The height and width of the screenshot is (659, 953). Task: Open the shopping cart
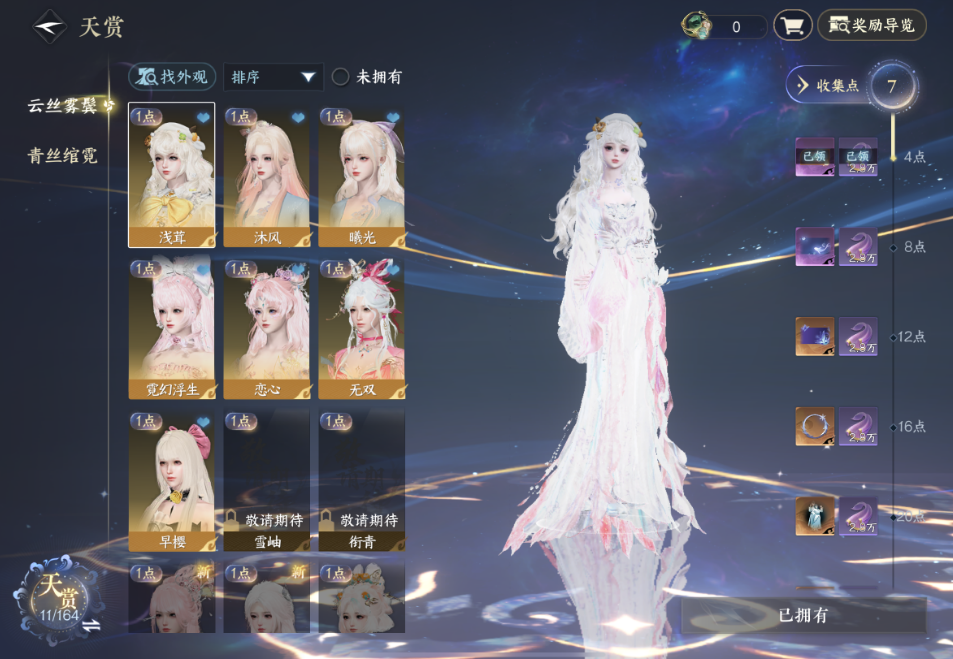point(792,26)
